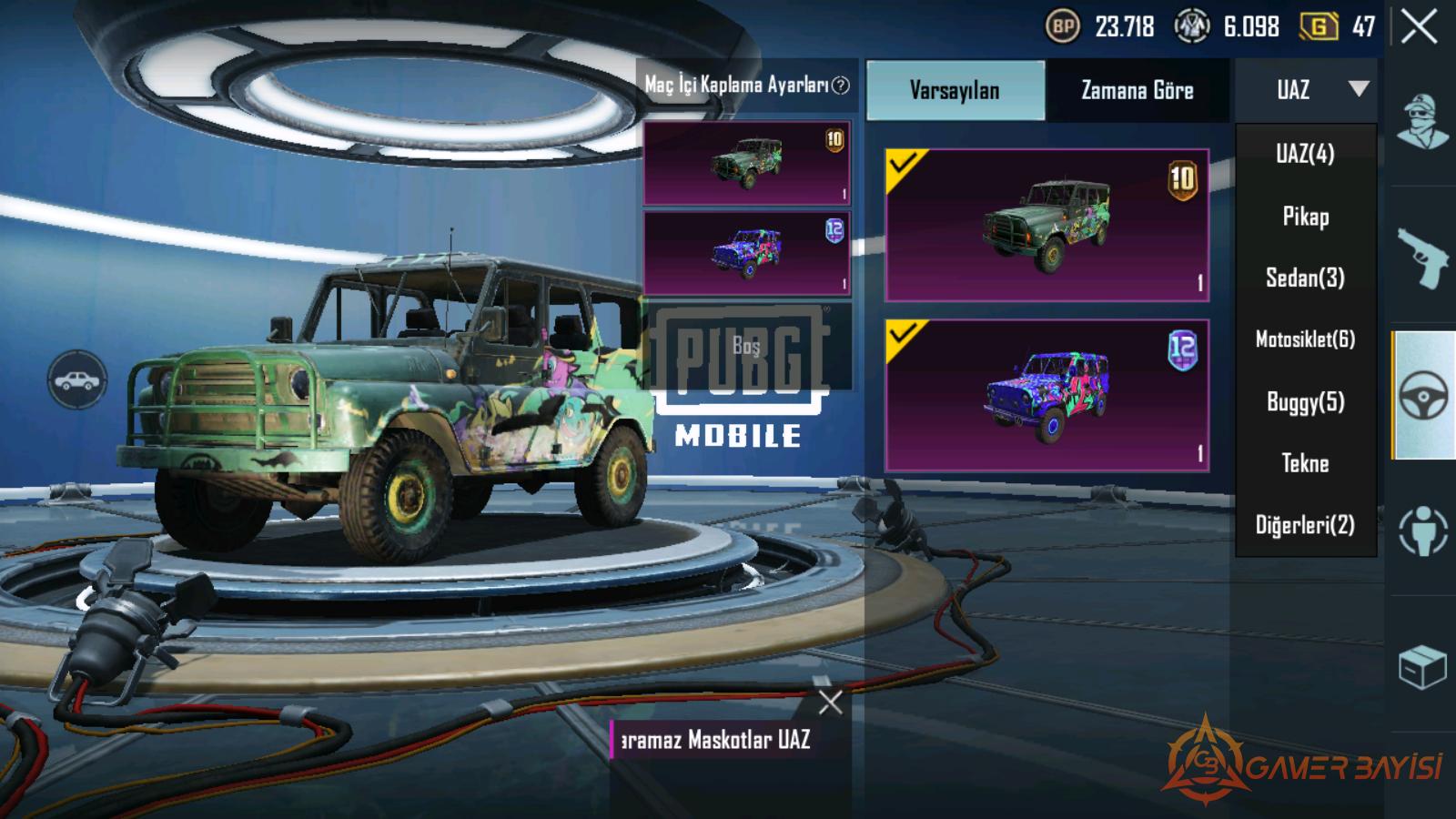The width and height of the screenshot is (1456, 819).
Task: Dismiss the Maskotlar UAZ name label
Action: (830, 702)
